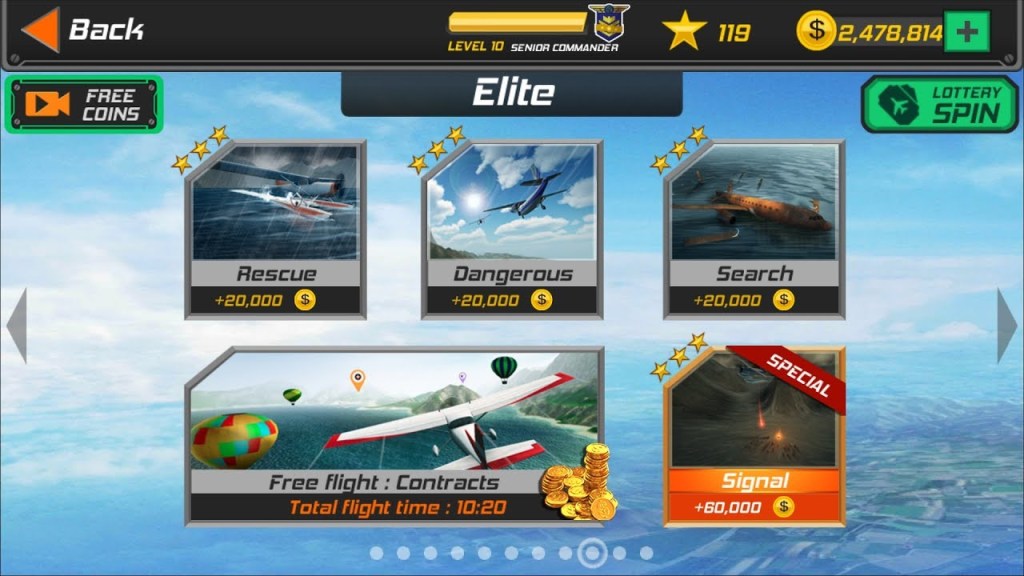
Task: Choose the Dangerous mission tile
Action: coord(512,231)
